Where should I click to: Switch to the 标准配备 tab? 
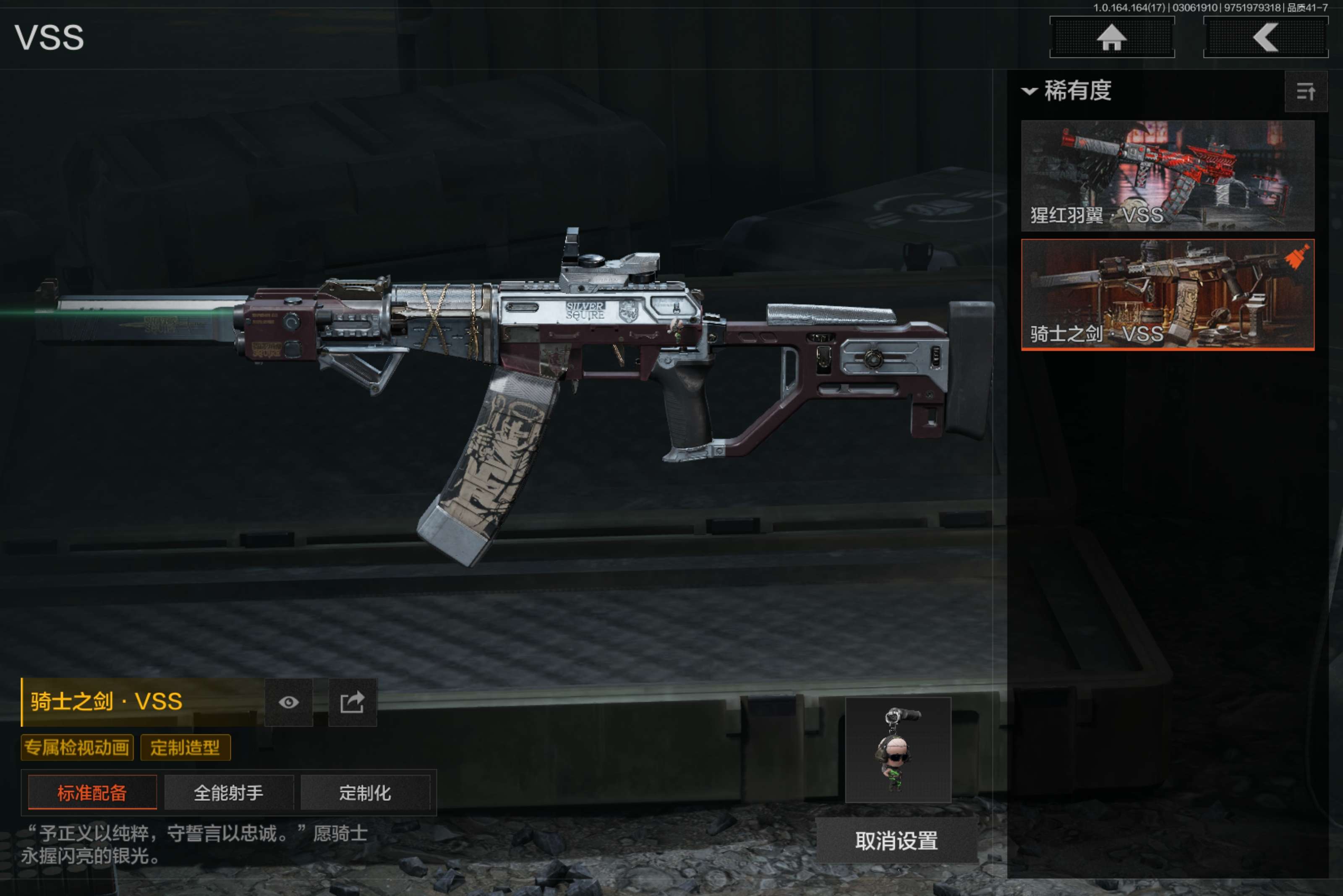pos(92,792)
